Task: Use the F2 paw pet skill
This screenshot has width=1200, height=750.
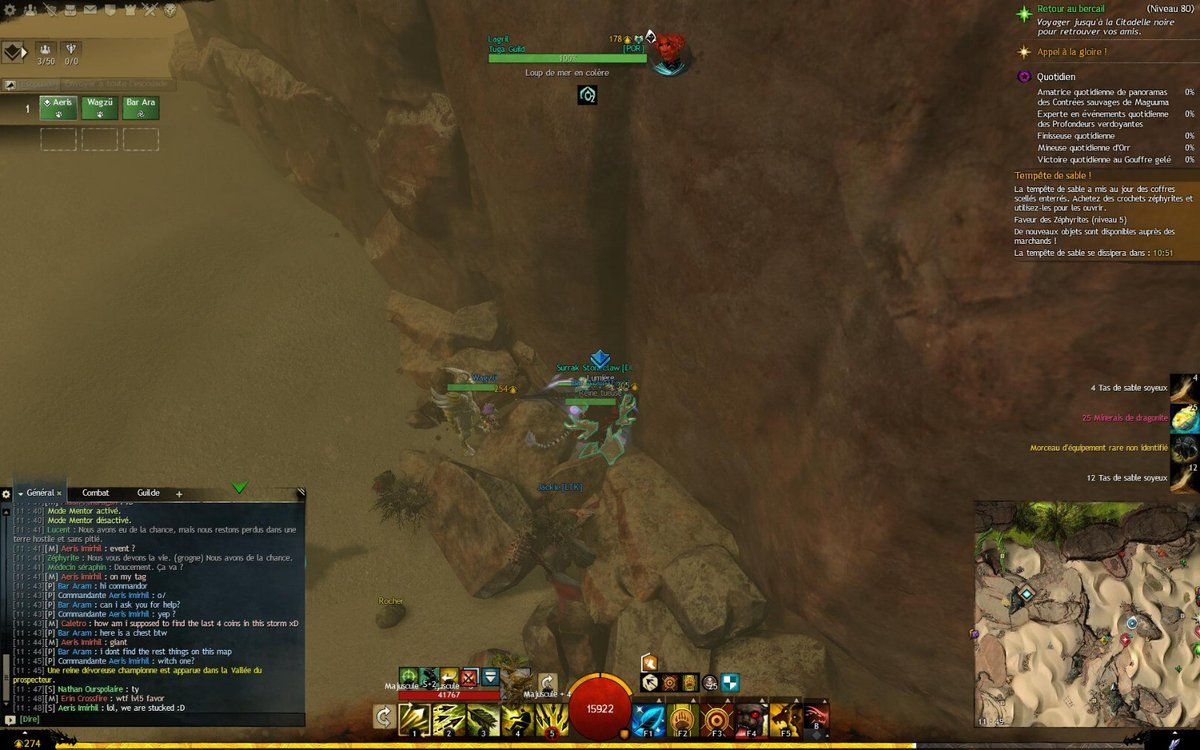Action: pyautogui.click(x=682, y=718)
